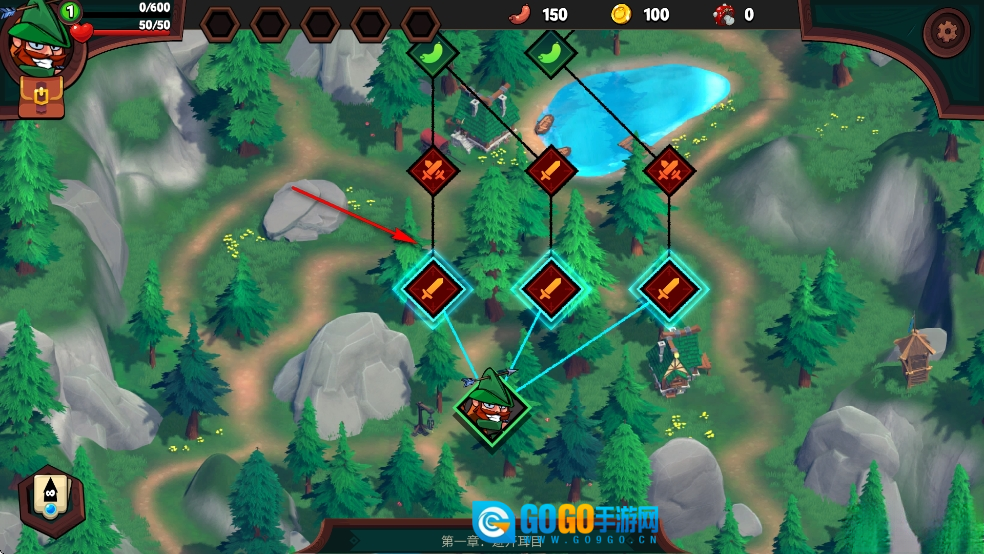
Task: Select the highlighted battle node marked by red arrow
Action: pos(433,288)
